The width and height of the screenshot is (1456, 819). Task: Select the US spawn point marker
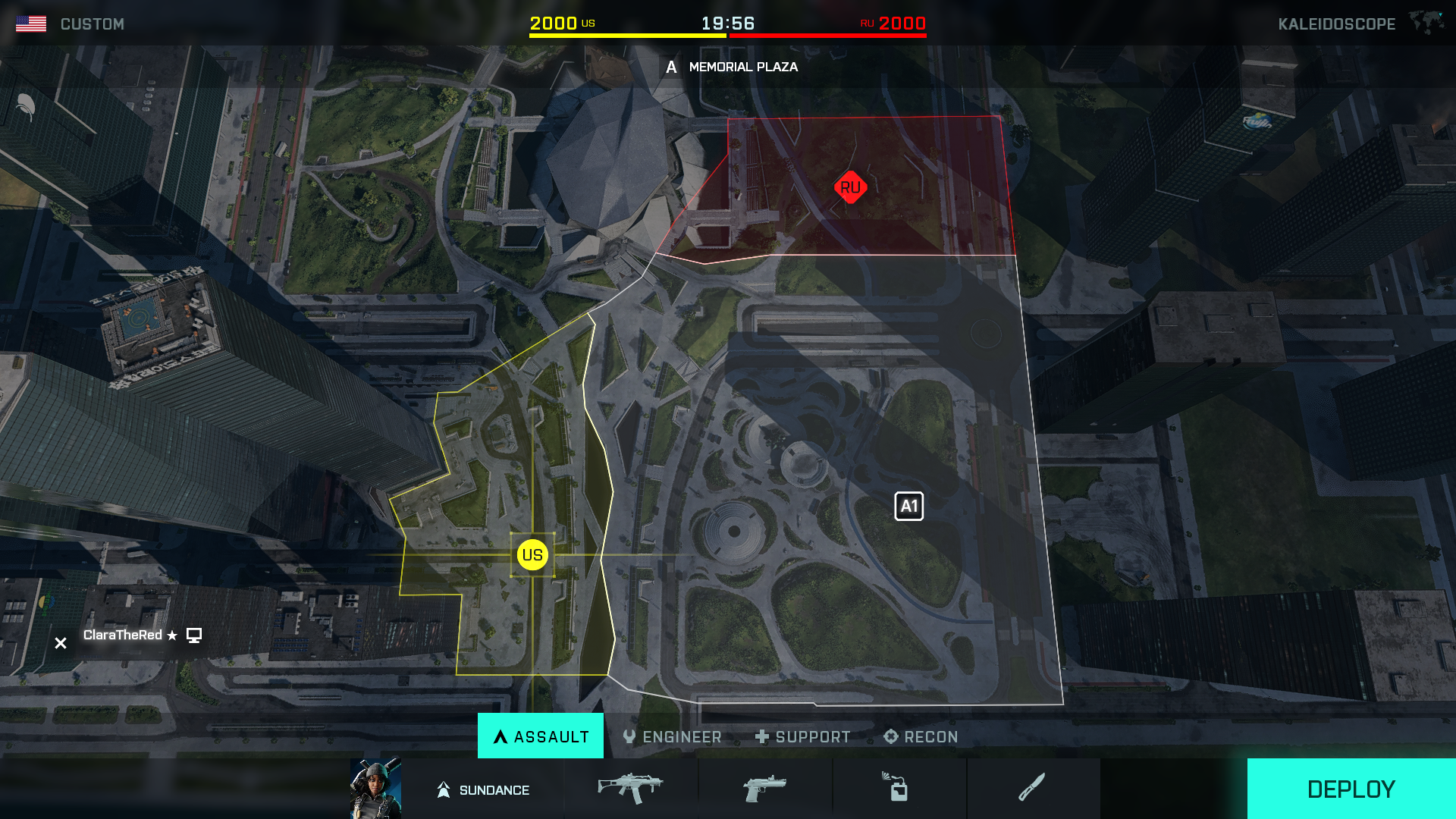(533, 554)
